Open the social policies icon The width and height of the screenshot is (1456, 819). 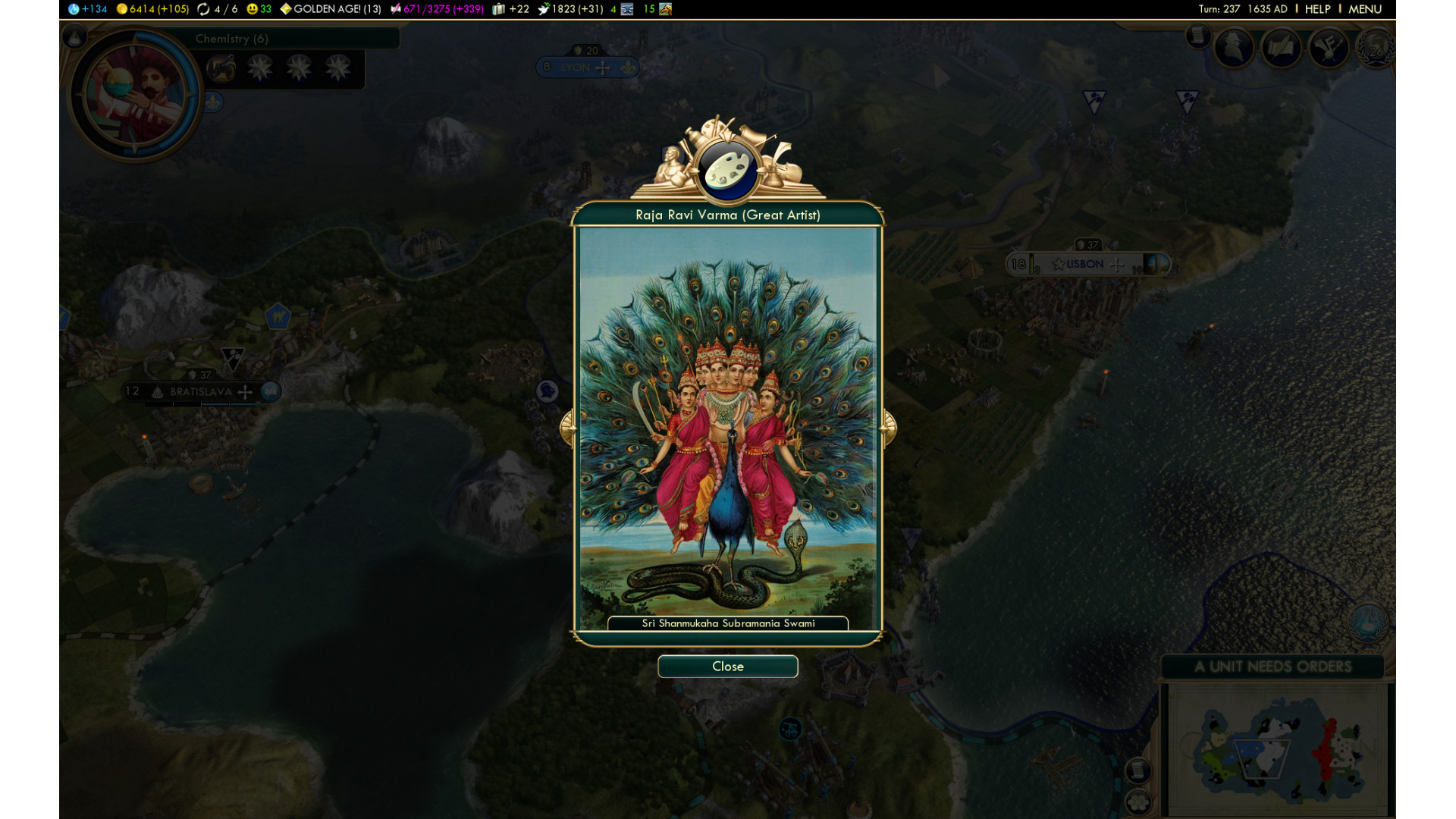(1329, 48)
